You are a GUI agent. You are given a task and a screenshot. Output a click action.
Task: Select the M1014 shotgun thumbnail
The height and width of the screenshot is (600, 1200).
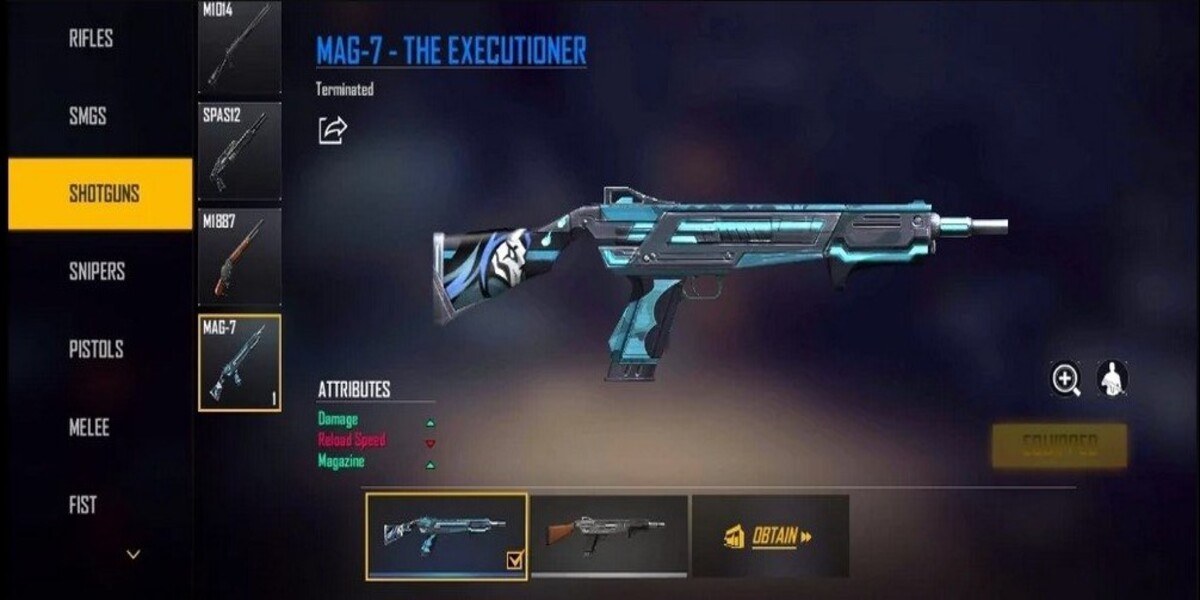[x=239, y=47]
